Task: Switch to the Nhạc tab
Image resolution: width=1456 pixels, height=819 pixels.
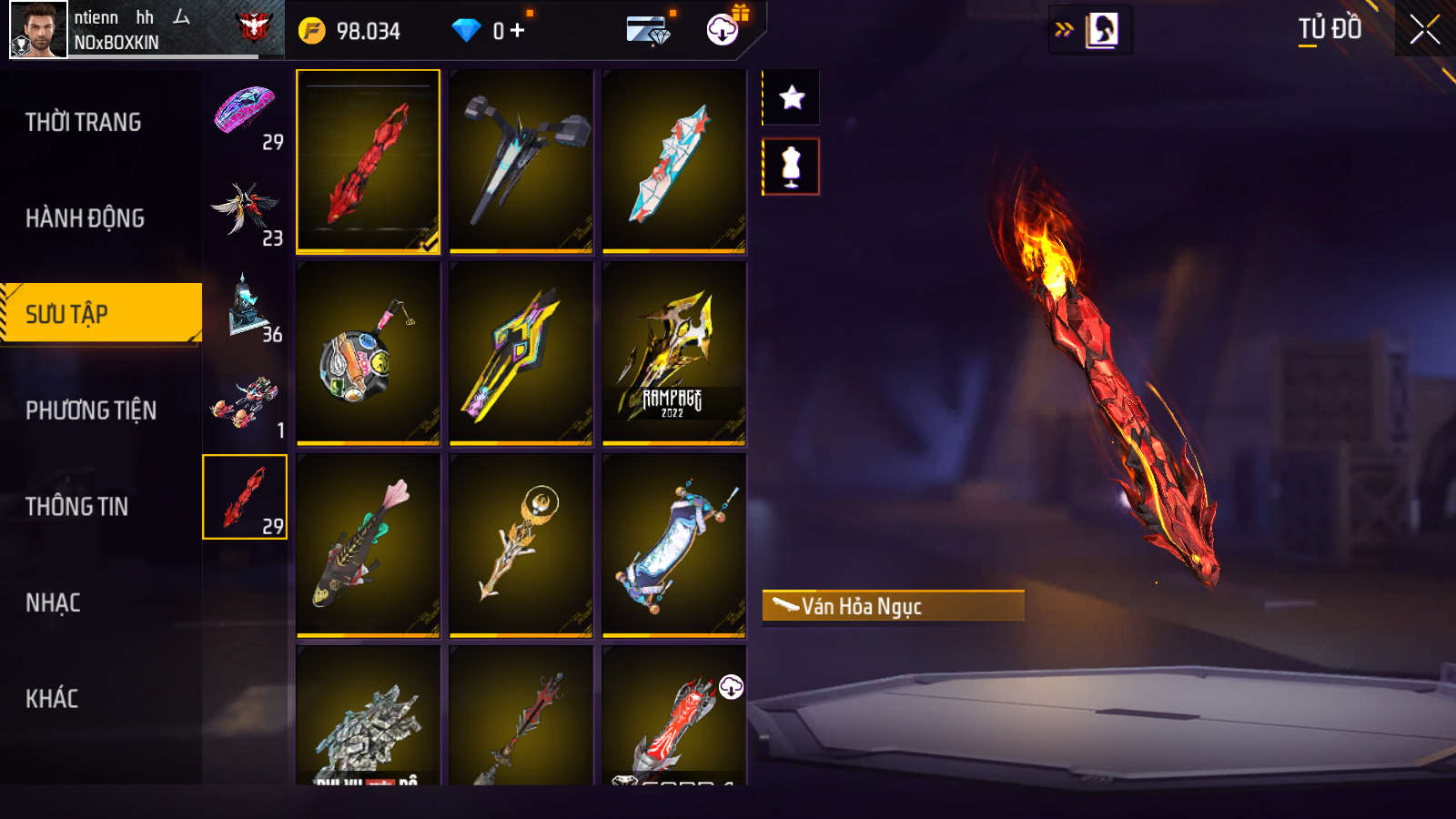Action: (x=53, y=602)
